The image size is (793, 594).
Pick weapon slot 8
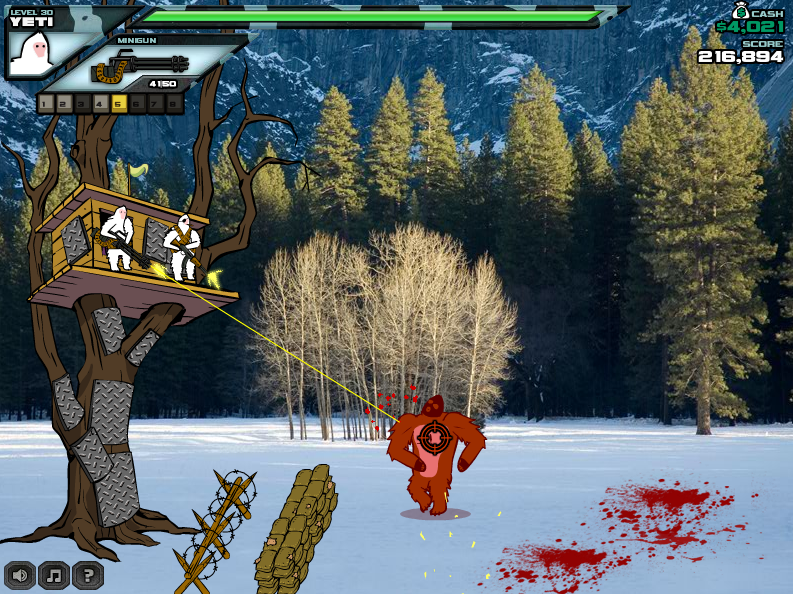172,103
